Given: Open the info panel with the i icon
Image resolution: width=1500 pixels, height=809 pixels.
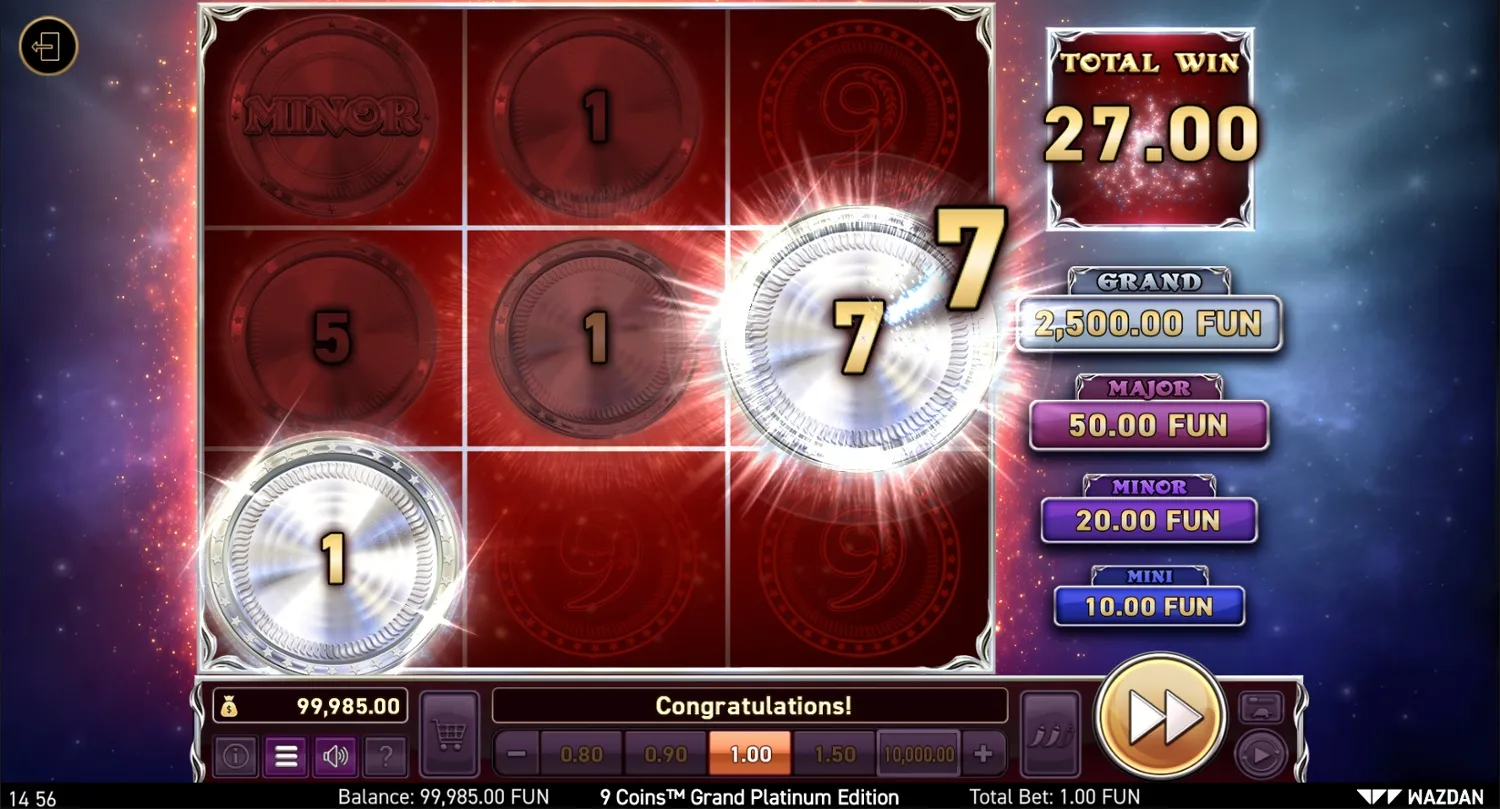Looking at the screenshot, I should coord(235,756).
